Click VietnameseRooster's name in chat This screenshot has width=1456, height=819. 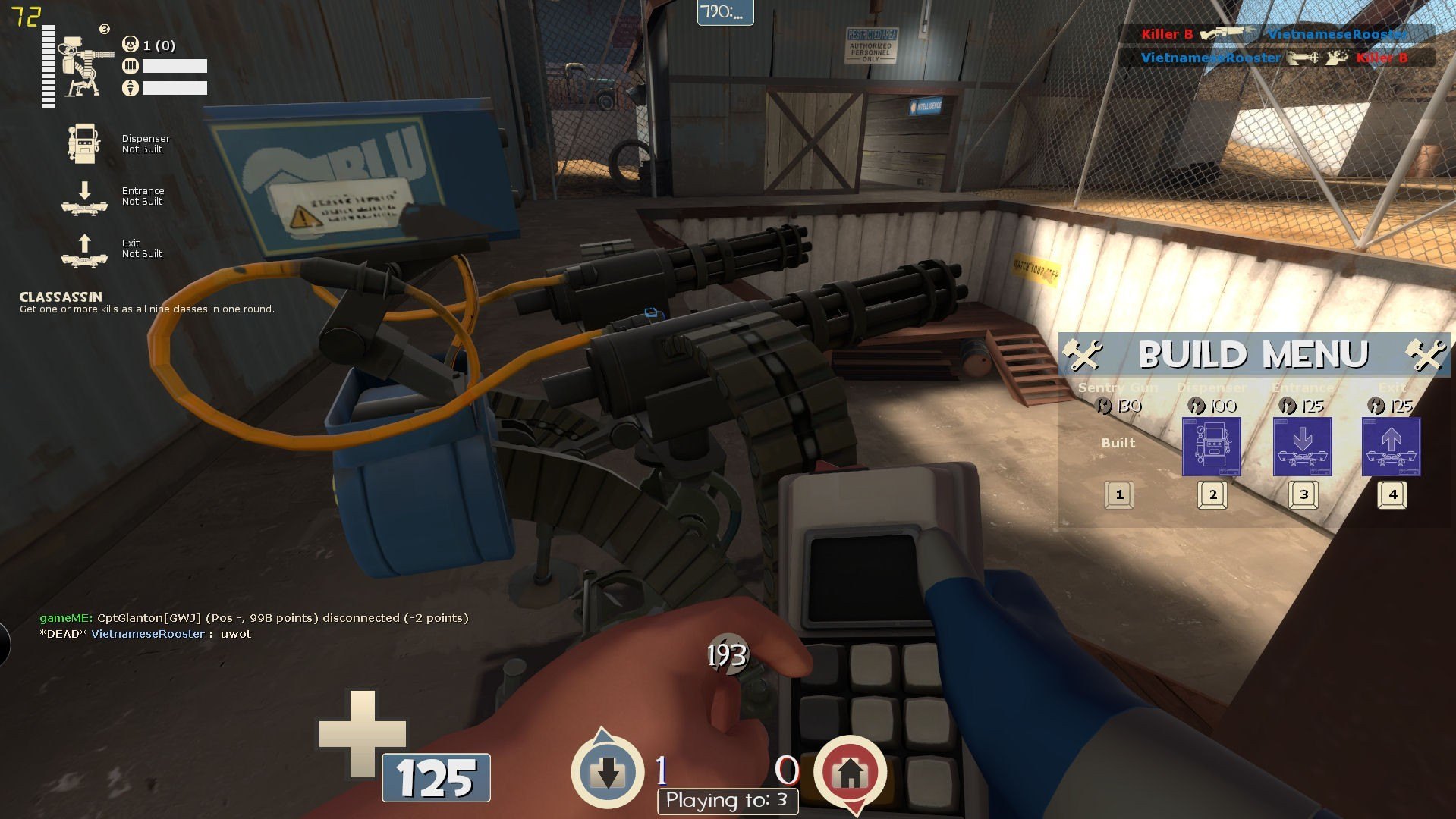point(148,634)
